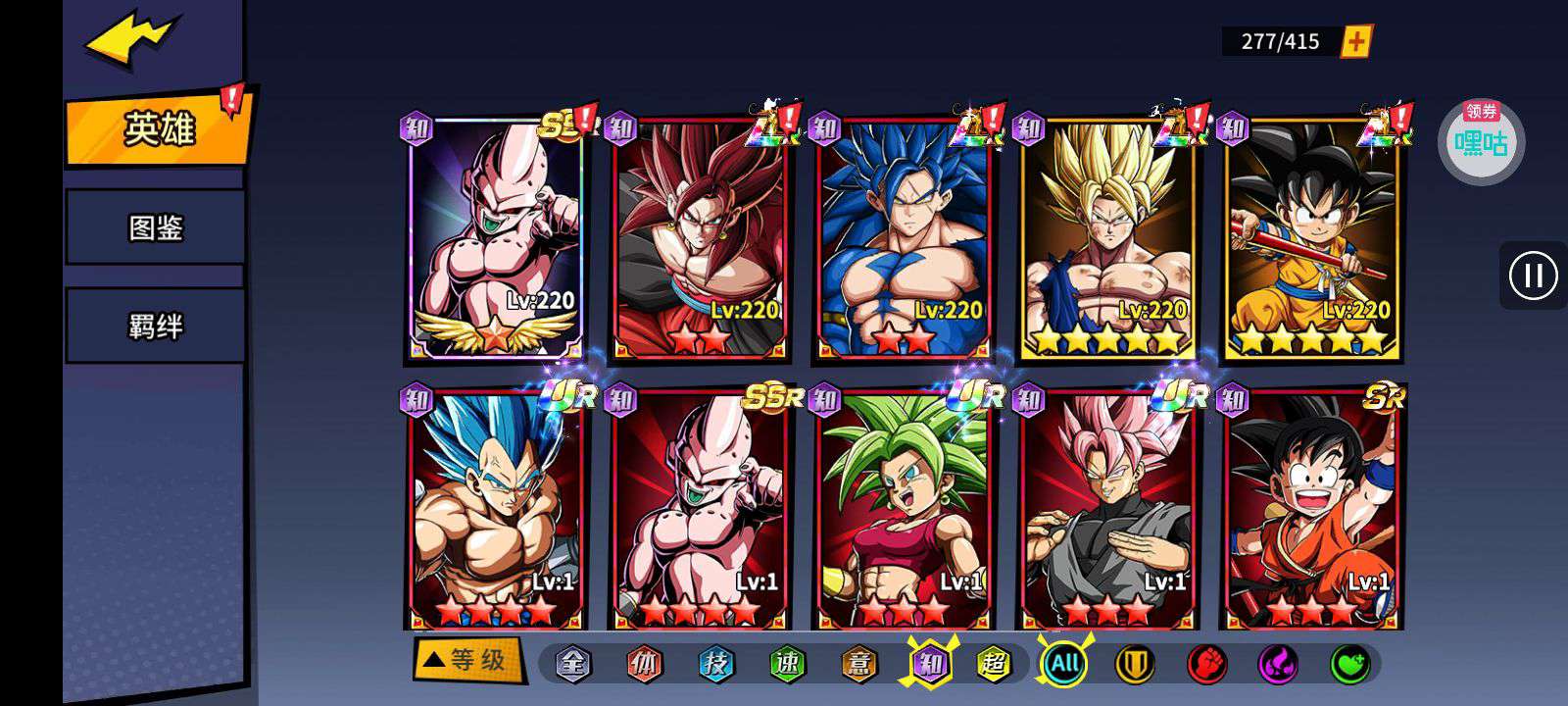Filter heroes by green 速 type
The height and width of the screenshot is (706, 1568).
[787, 664]
